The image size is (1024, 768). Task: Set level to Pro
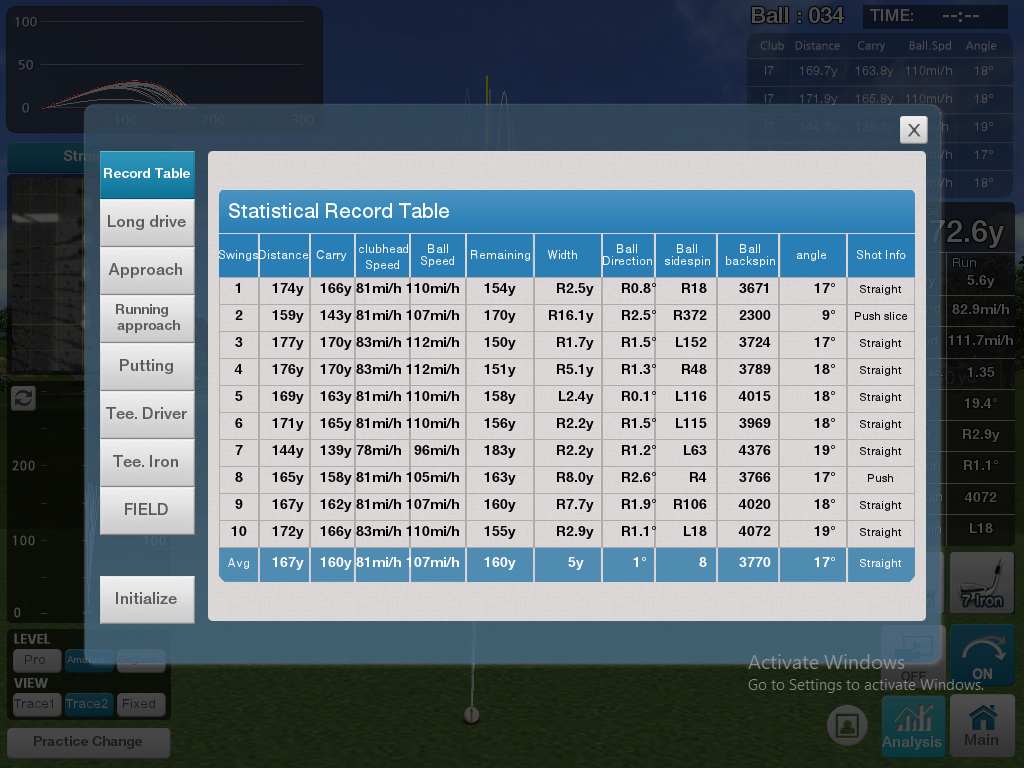(x=36, y=660)
